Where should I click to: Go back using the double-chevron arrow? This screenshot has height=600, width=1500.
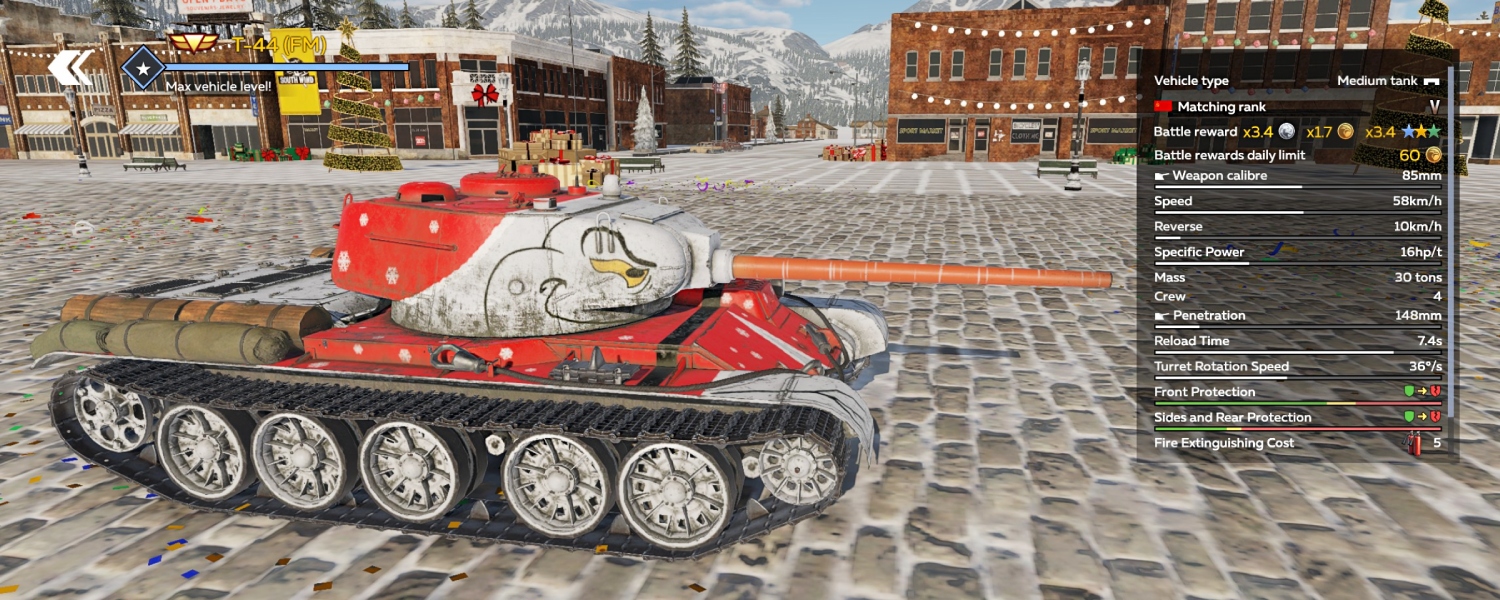[x=70, y=68]
